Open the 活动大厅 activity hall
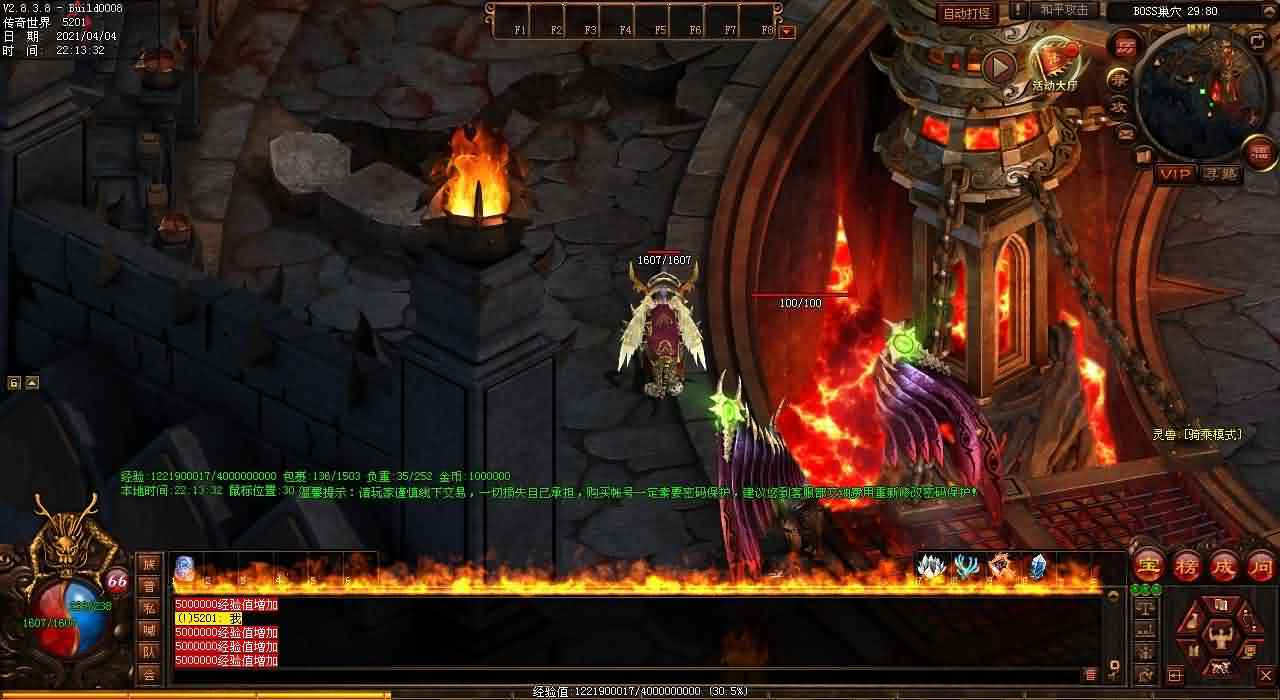1280x700 pixels. pos(1054,66)
